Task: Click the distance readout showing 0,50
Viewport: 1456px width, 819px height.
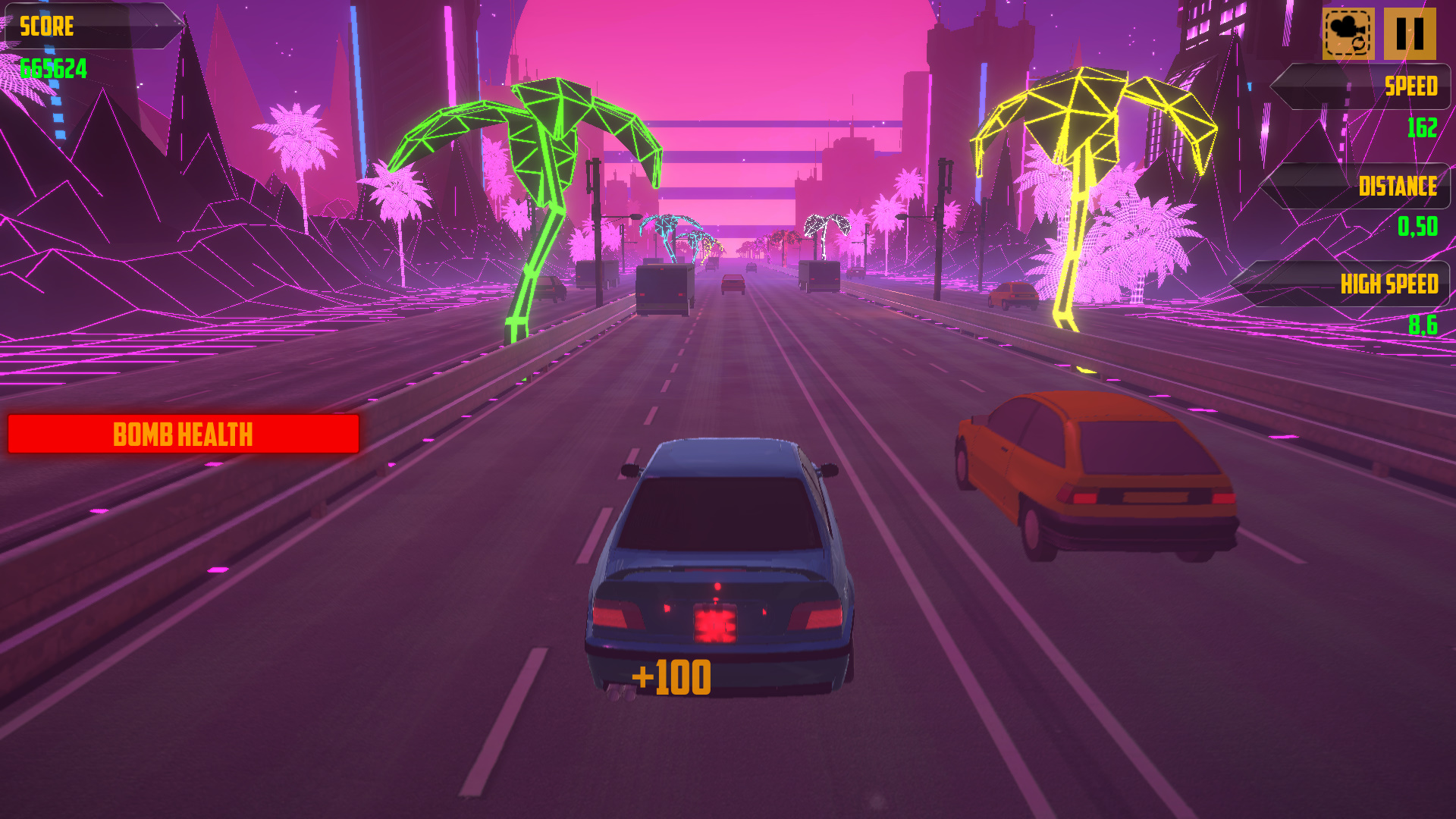Action: (x=1417, y=227)
